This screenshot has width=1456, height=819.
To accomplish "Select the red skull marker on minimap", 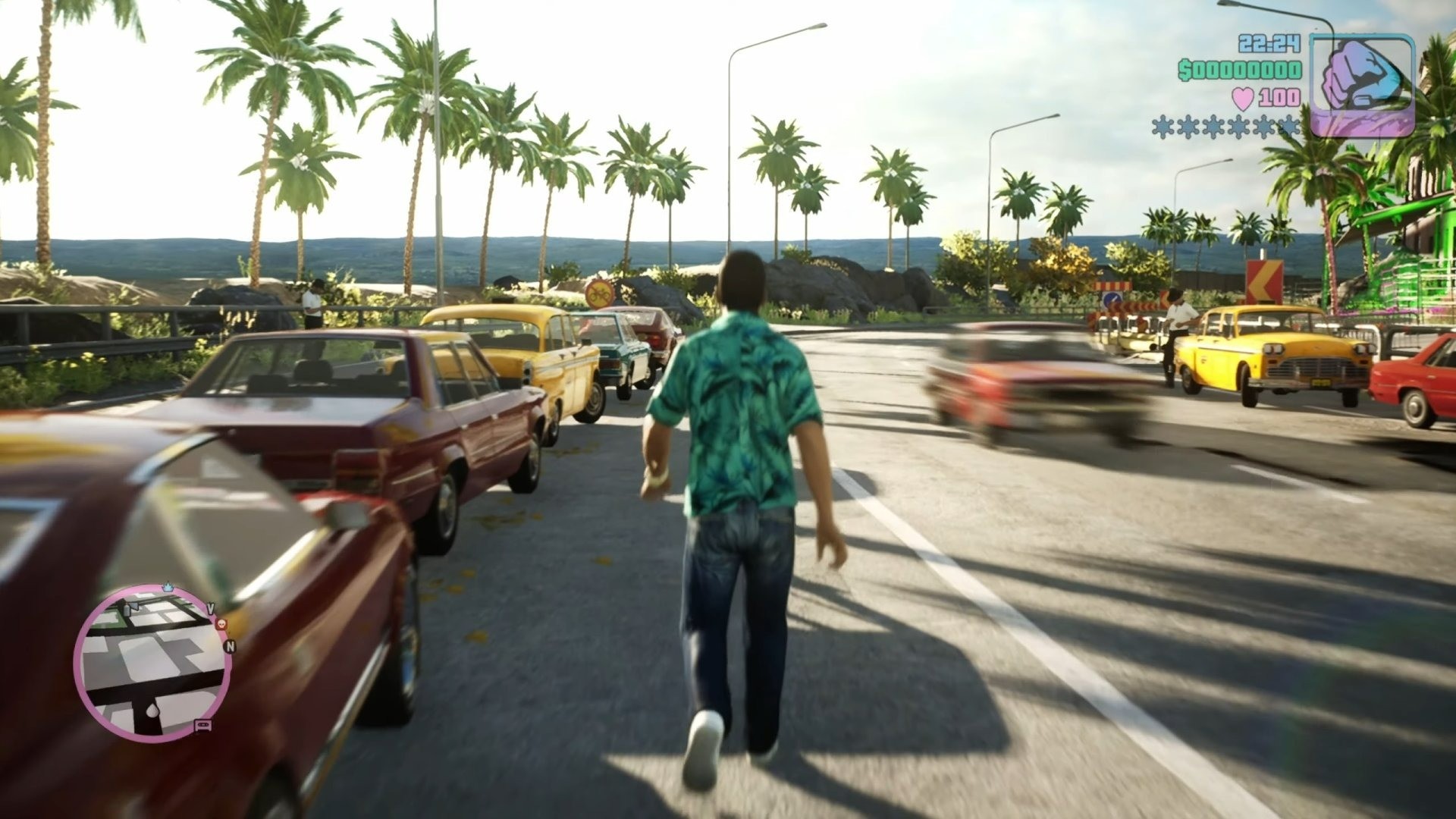I will 222,623.
